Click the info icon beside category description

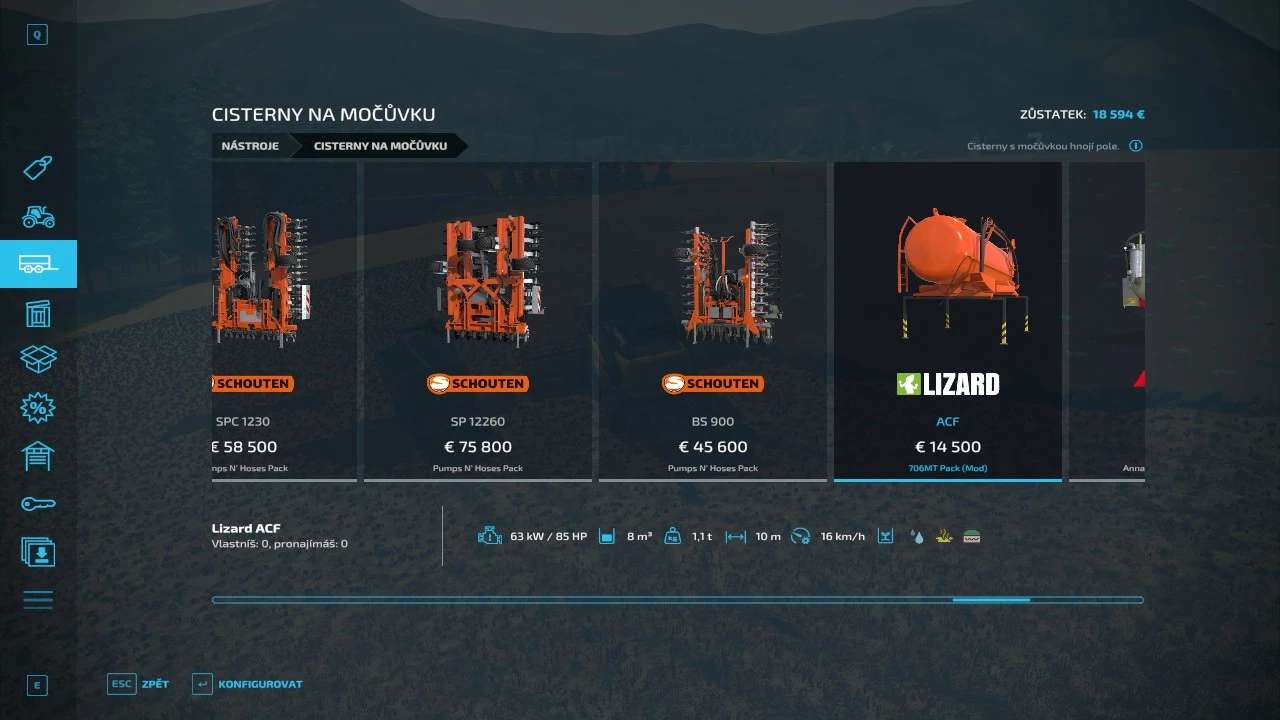coord(1136,146)
